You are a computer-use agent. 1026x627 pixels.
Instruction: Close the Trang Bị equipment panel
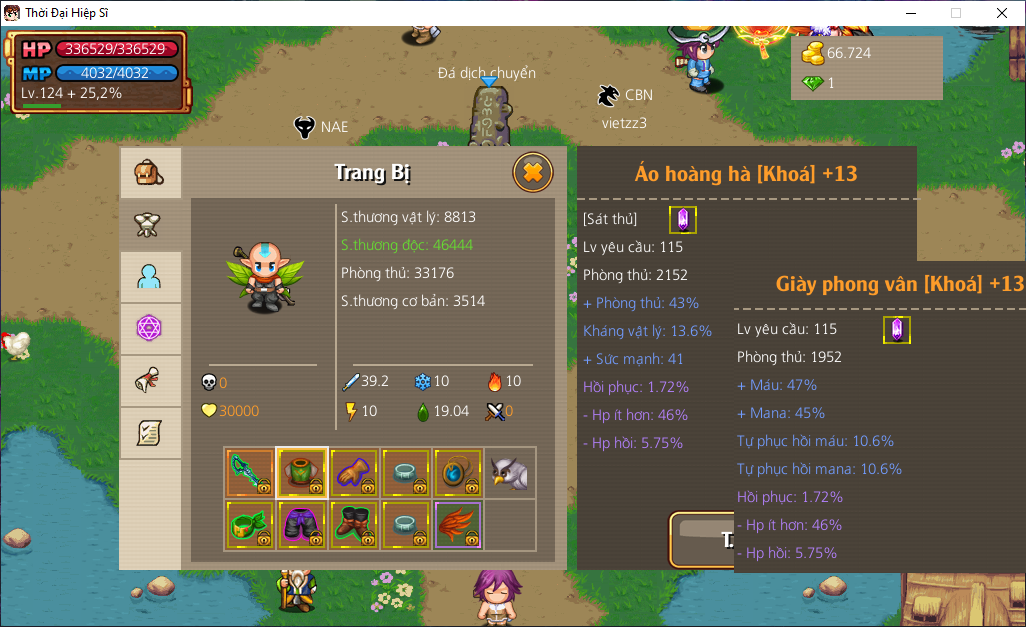point(533,173)
